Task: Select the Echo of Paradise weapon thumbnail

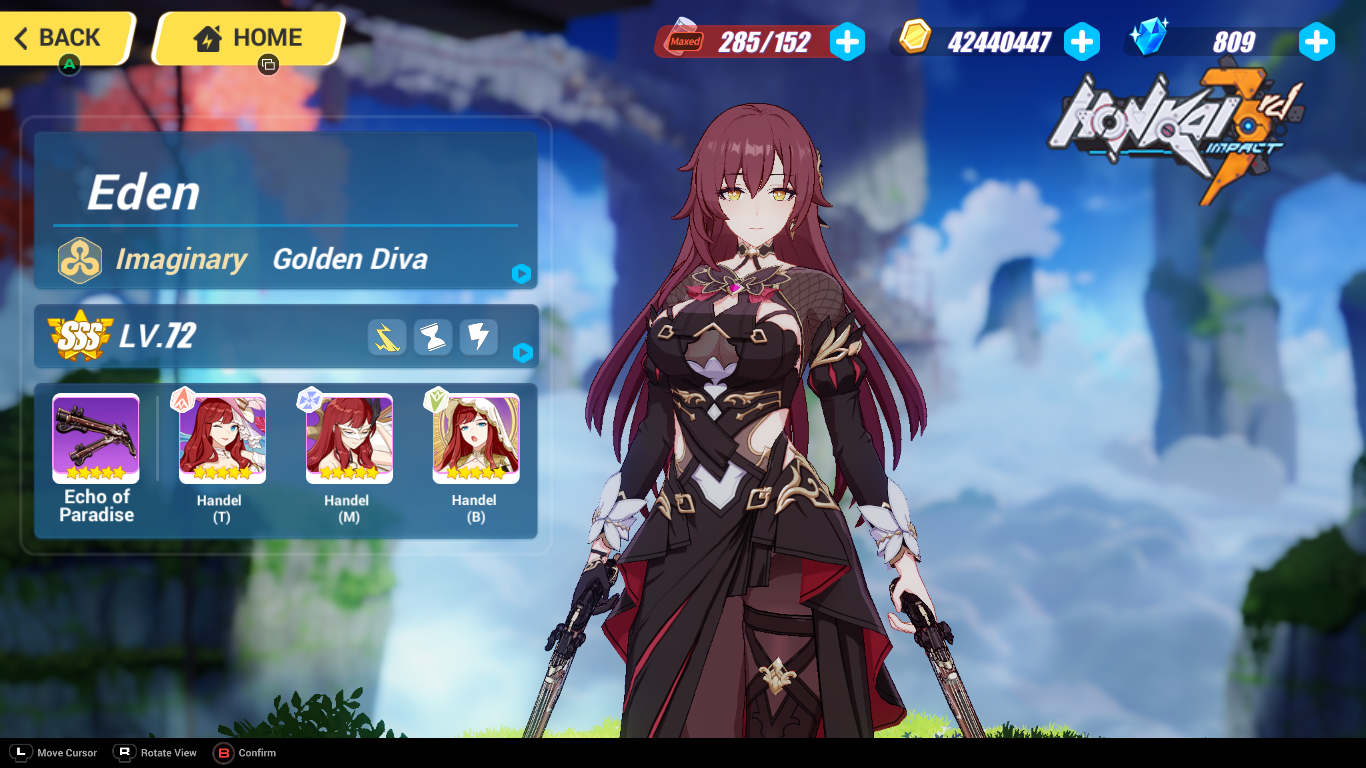Action: tap(95, 438)
